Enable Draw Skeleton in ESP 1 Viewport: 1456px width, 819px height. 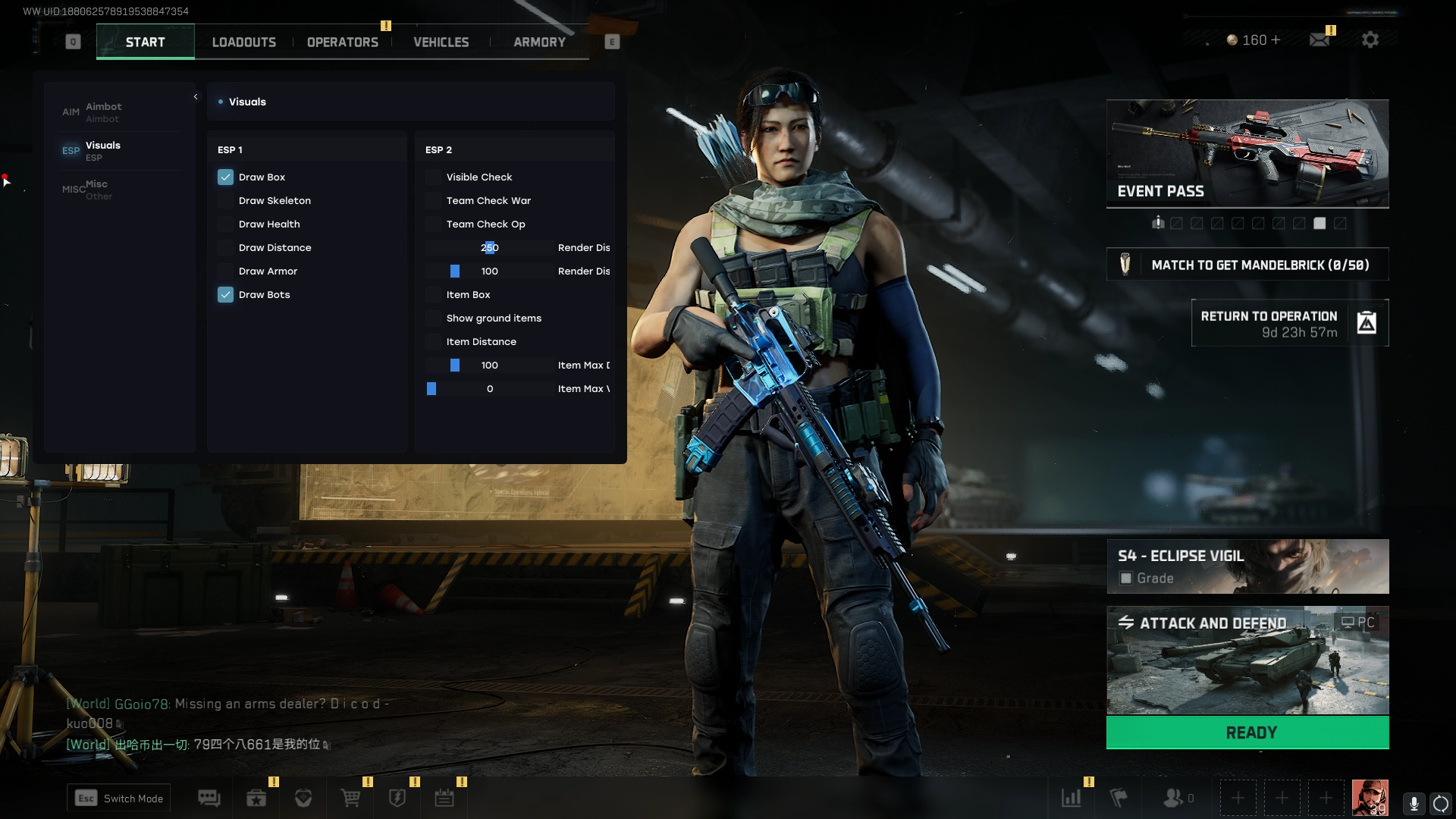[x=225, y=200]
